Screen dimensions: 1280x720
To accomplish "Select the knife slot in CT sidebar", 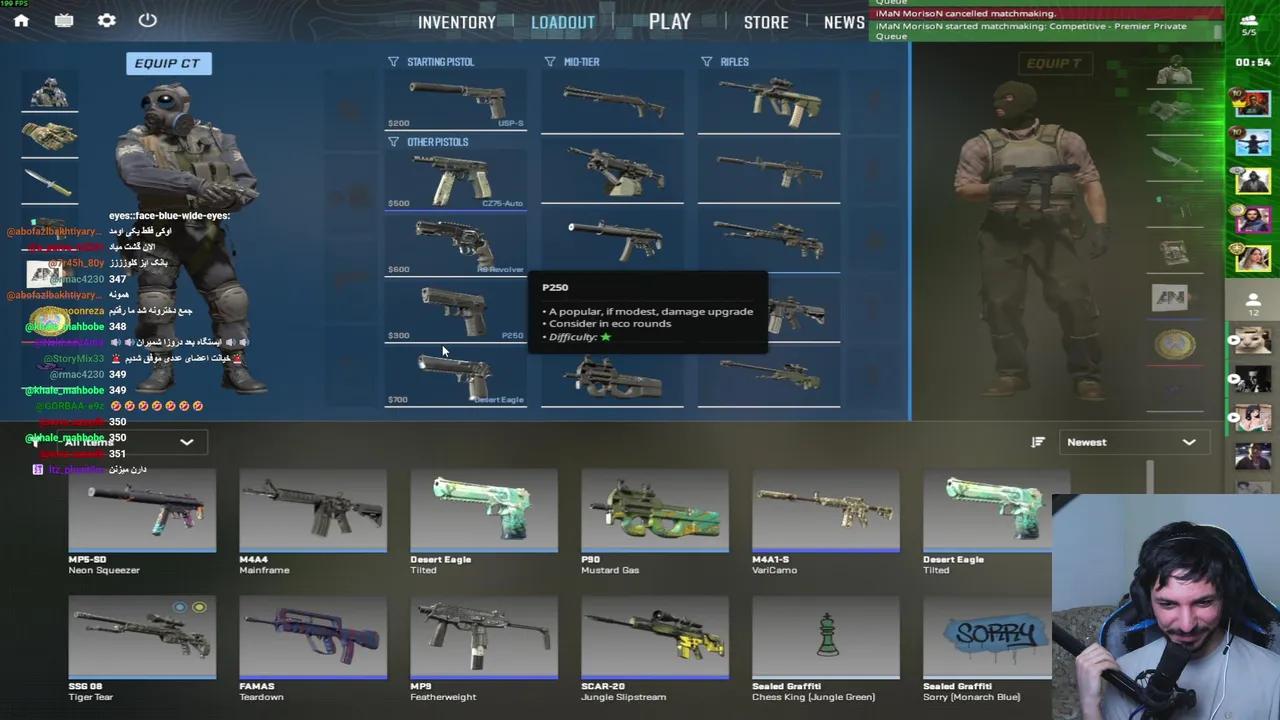I will (x=49, y=181).
